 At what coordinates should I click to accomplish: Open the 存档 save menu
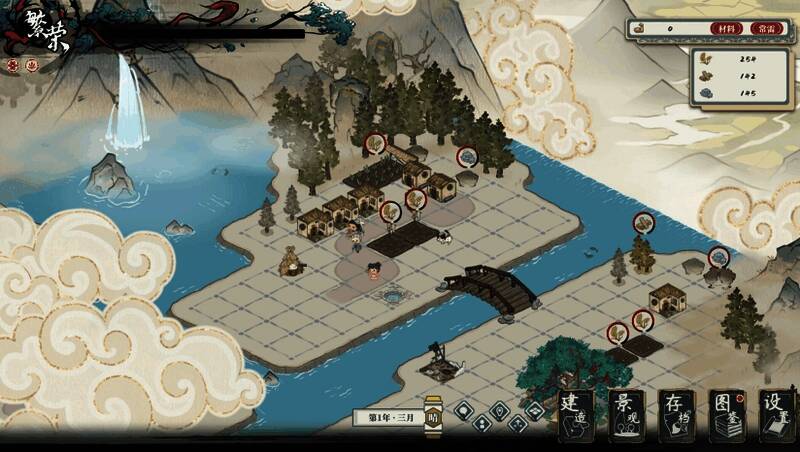click(677, 415)
